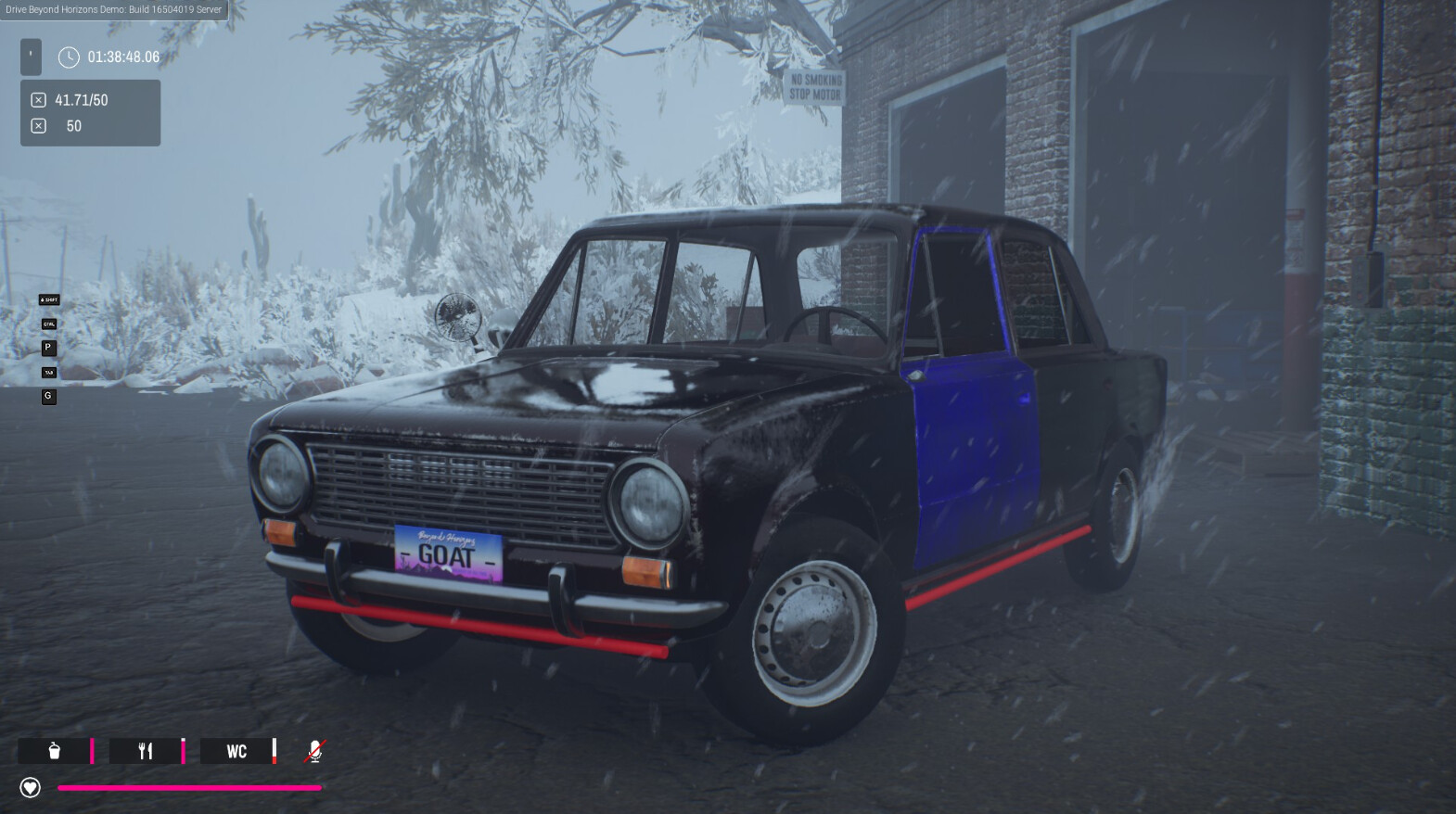Viewport: 1456px width, 814px height.
Task: Select the fork-and-knife hunger icon
Action: 144,752
